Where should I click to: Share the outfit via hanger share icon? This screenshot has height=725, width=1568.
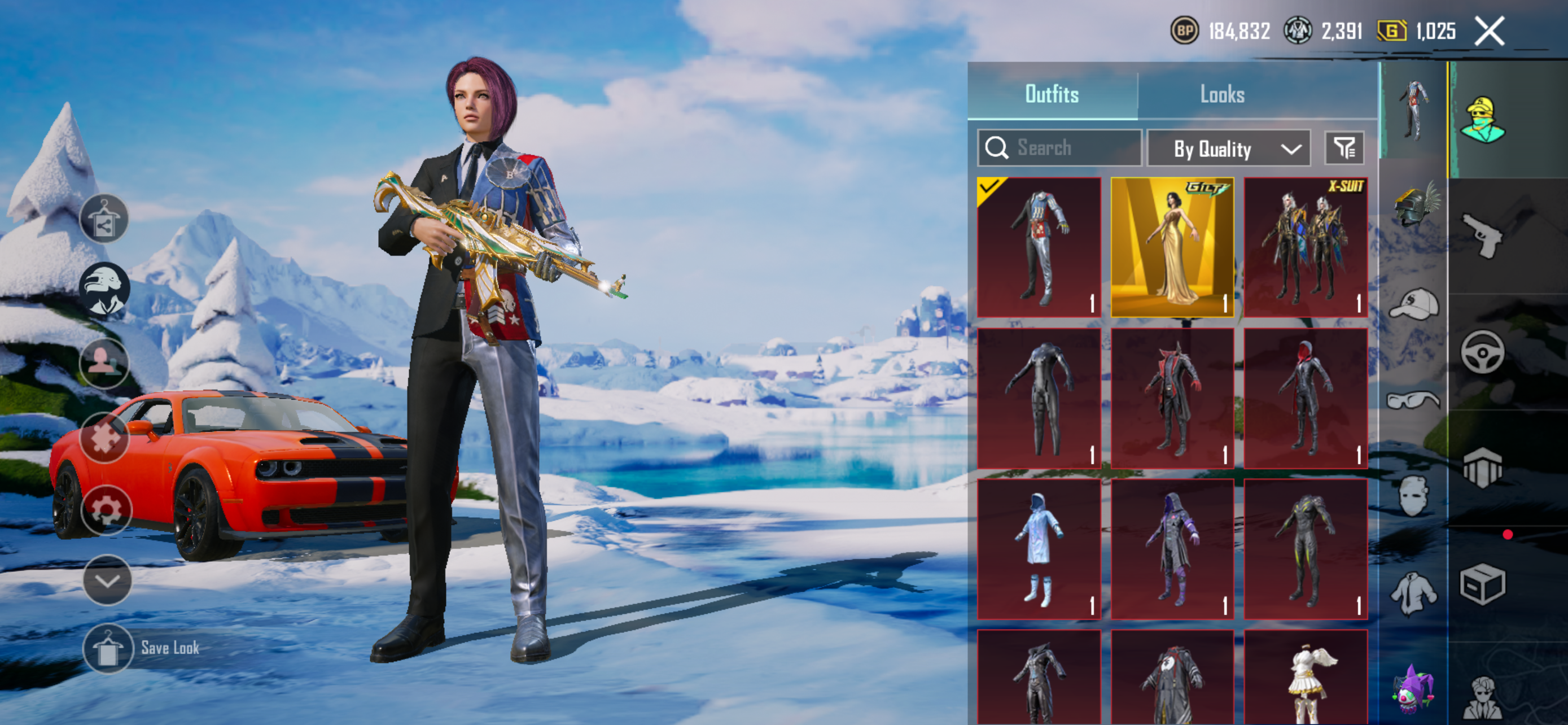pos(104,219)
